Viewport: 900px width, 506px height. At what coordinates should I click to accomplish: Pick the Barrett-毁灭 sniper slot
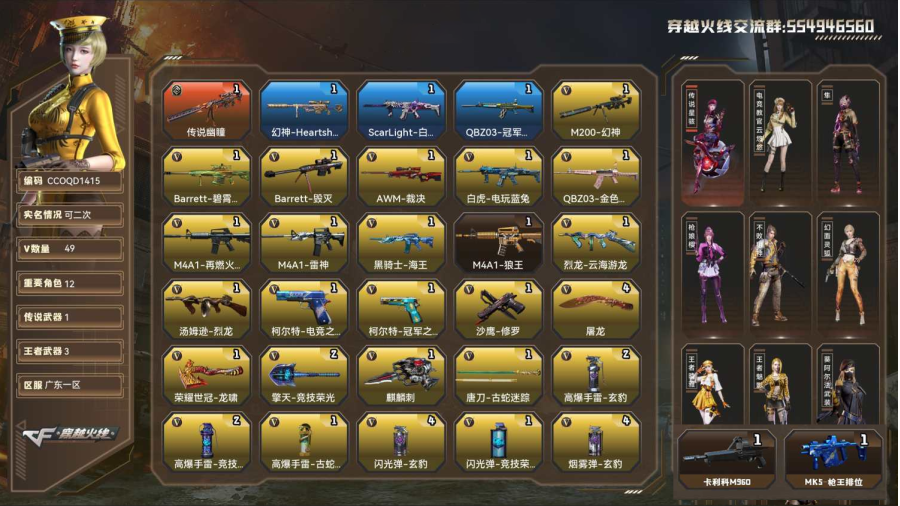tap(304, 176)
